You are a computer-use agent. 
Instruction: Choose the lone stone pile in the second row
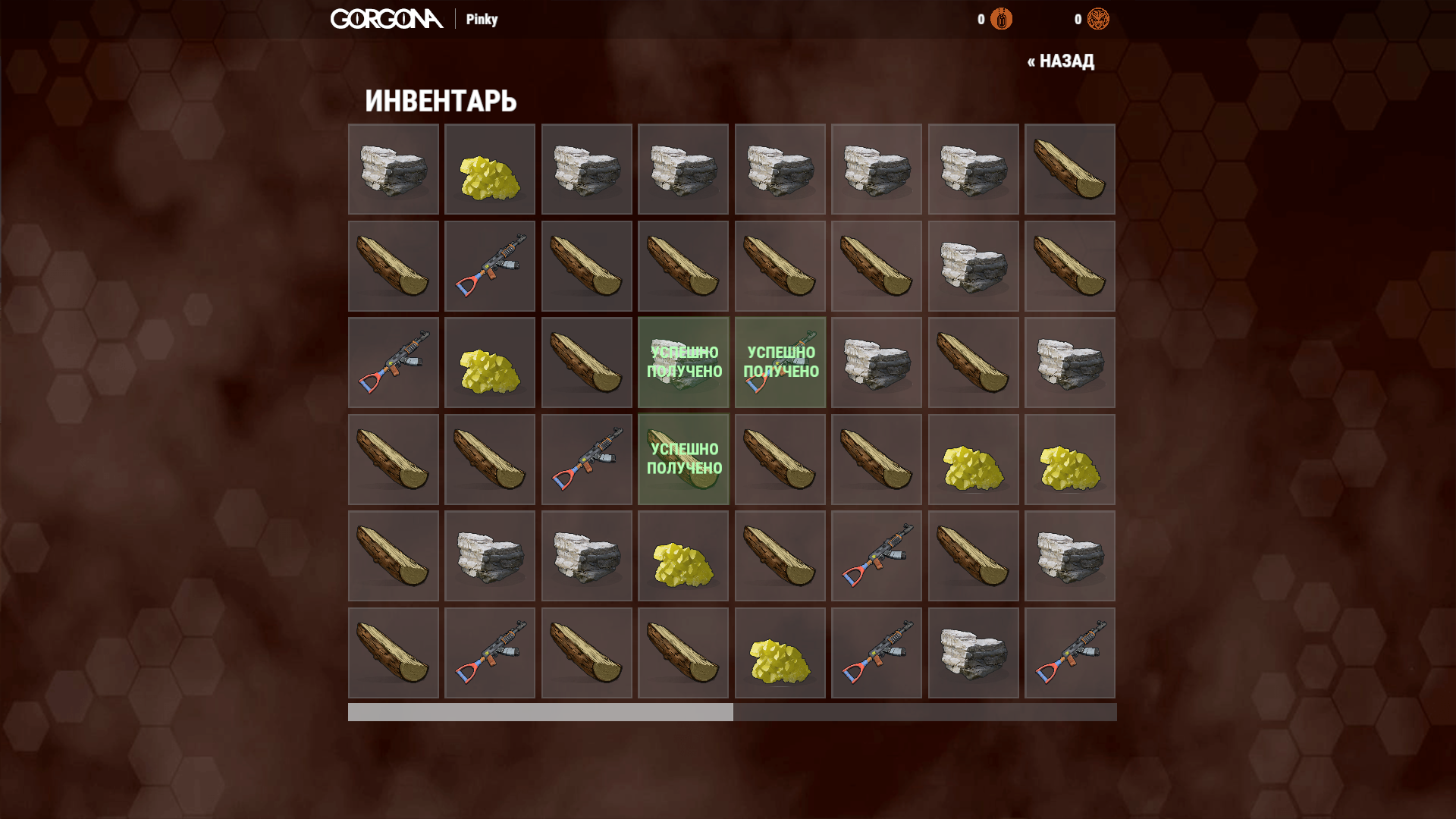(x=973, y=266)
